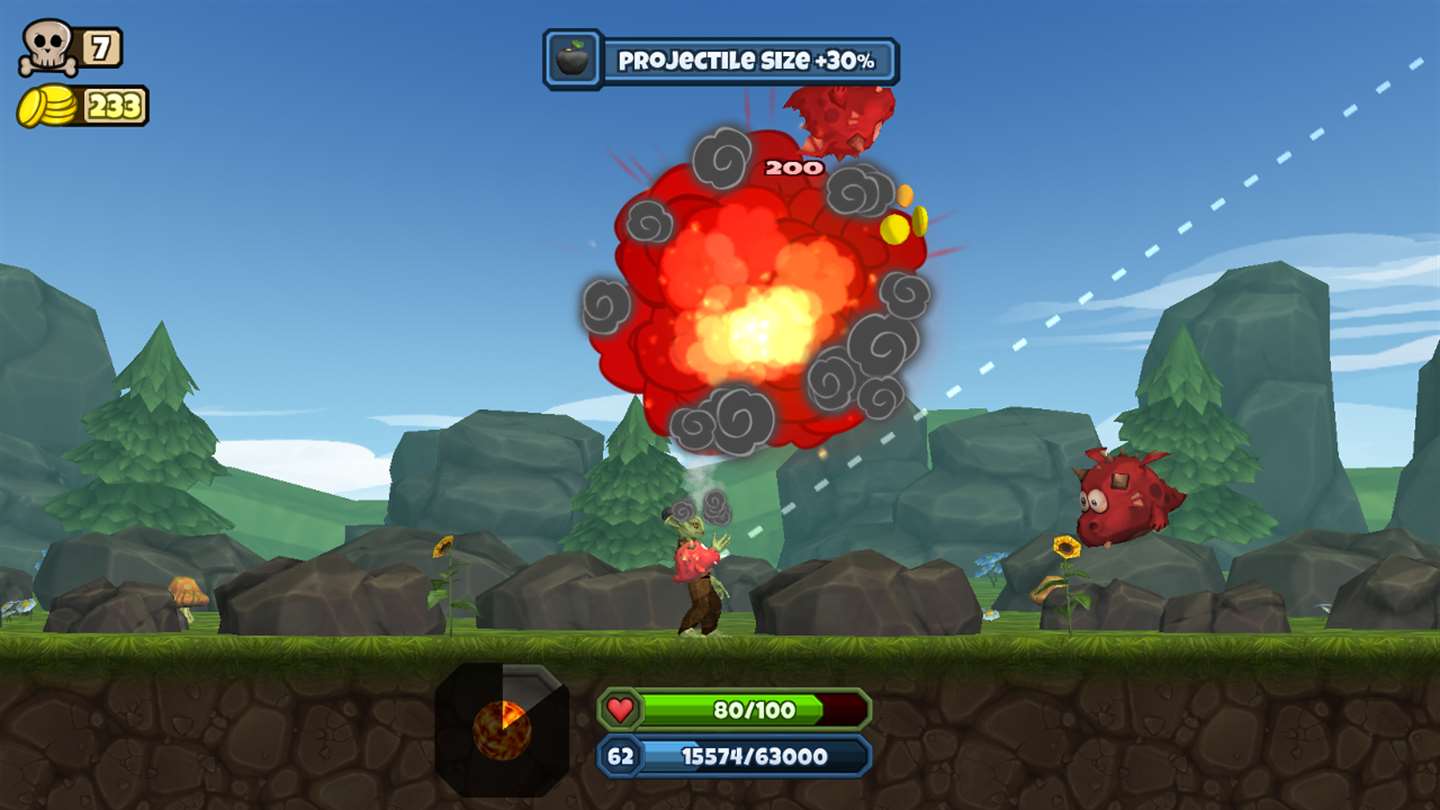Viewport: 1440px width, 810px height.
Task: Click the black apple buff icon
Action: [573, 59]
